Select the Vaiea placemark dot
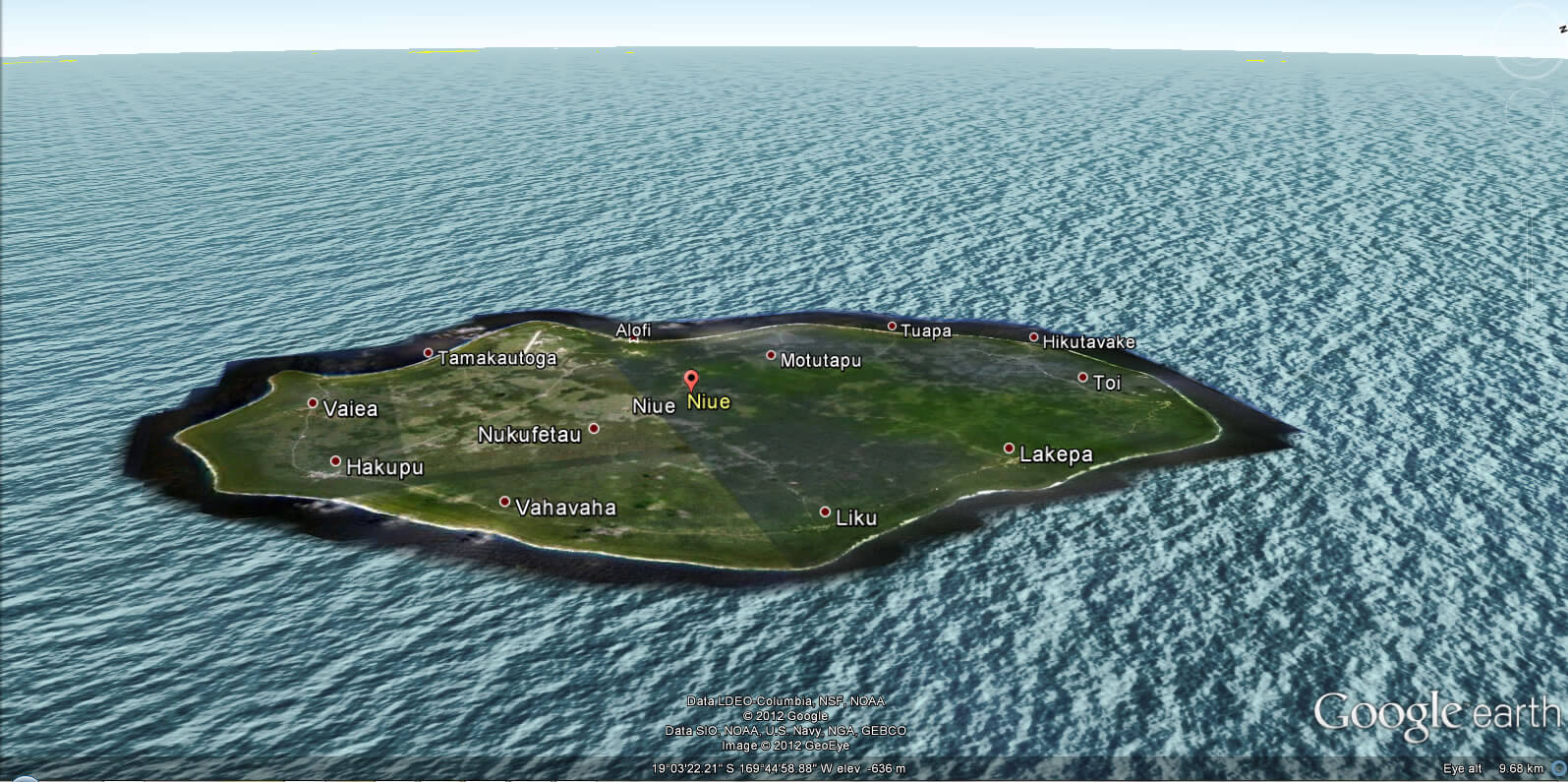The width and height of the screenshot is (1568, 782). (x=313, y=403)
